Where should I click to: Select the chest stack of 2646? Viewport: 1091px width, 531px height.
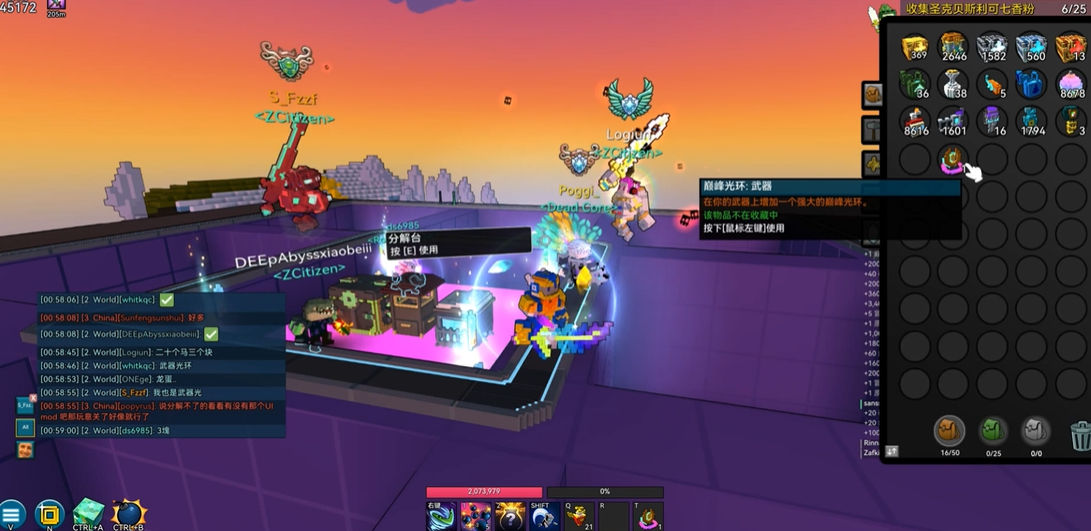[954, 47]
